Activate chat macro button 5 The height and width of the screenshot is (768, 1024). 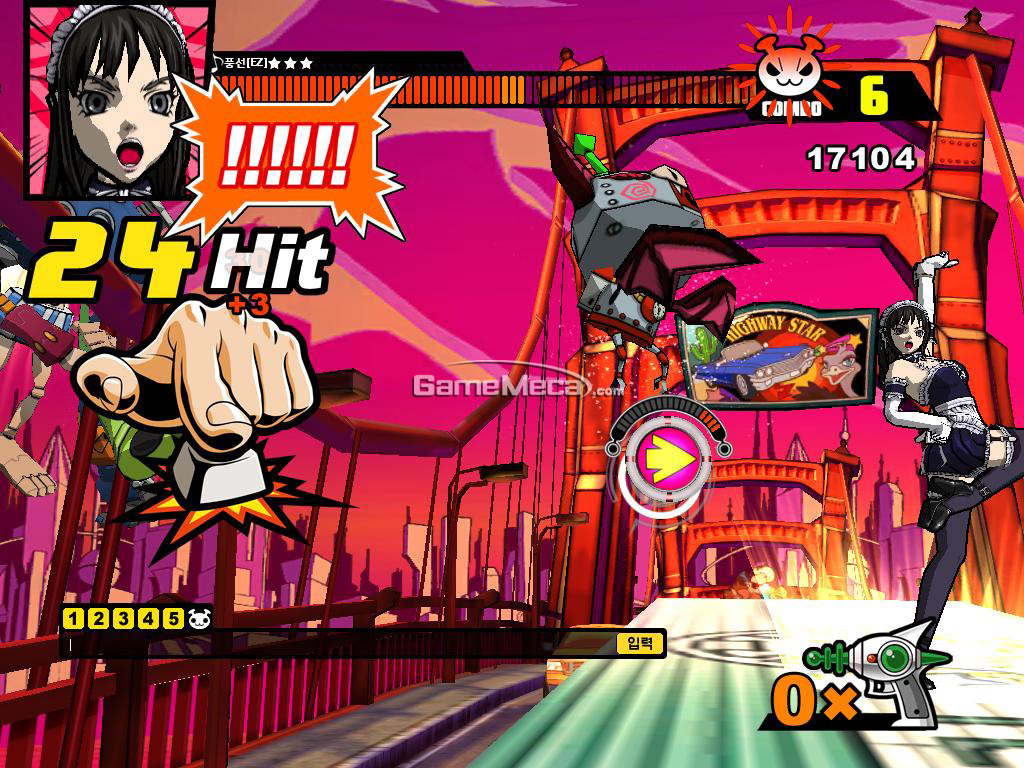click(x=173, y=618)
